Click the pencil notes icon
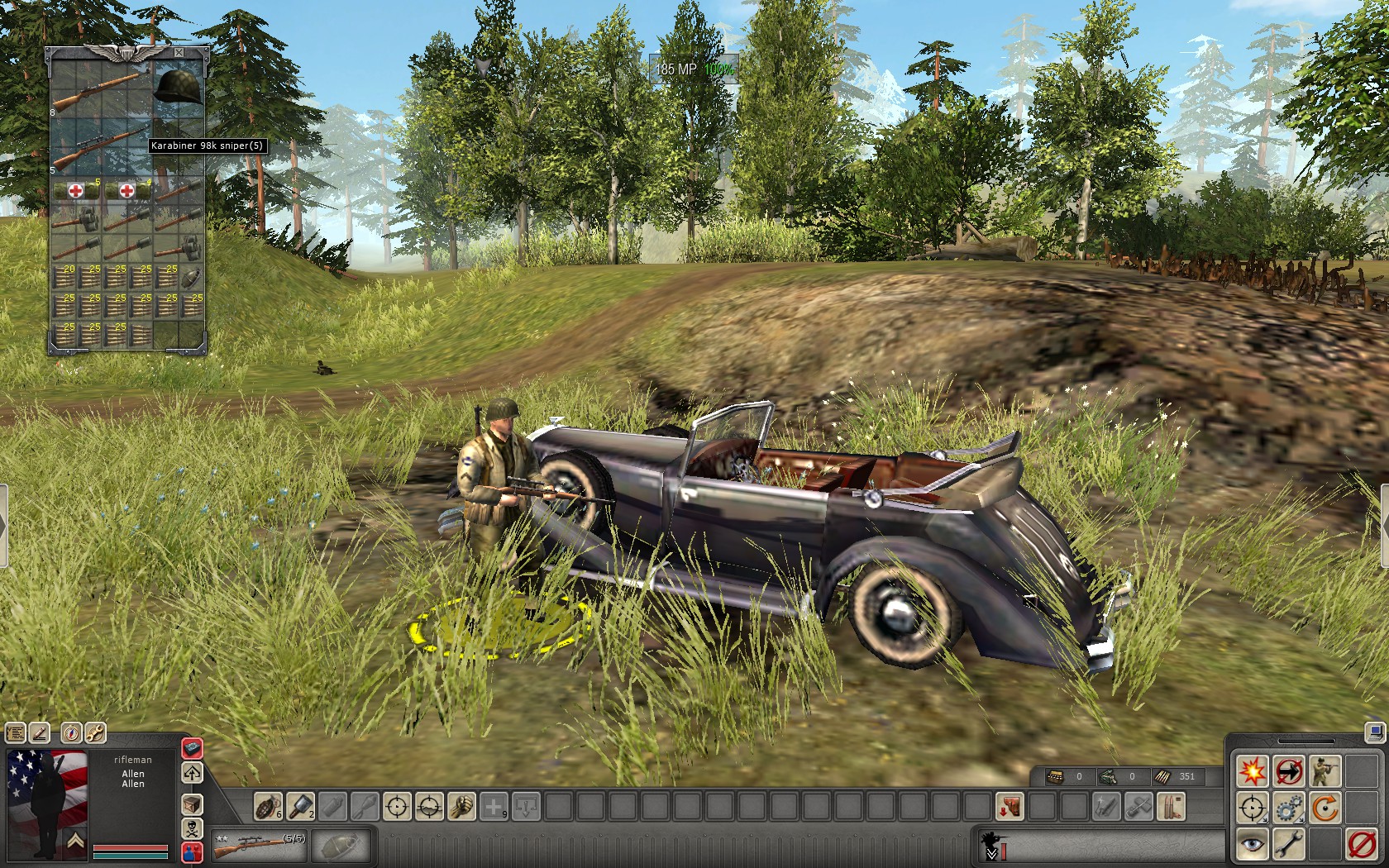The width and height of the screenshot is (1389, 868). 40,732
